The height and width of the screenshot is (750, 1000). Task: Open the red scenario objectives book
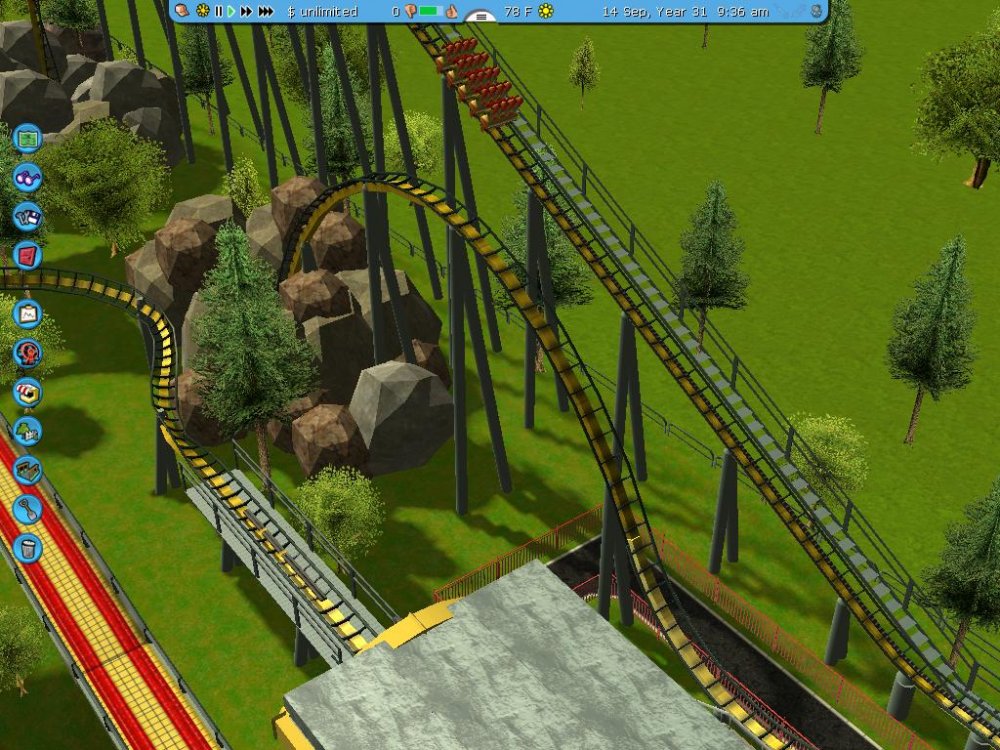pos(27,253)
